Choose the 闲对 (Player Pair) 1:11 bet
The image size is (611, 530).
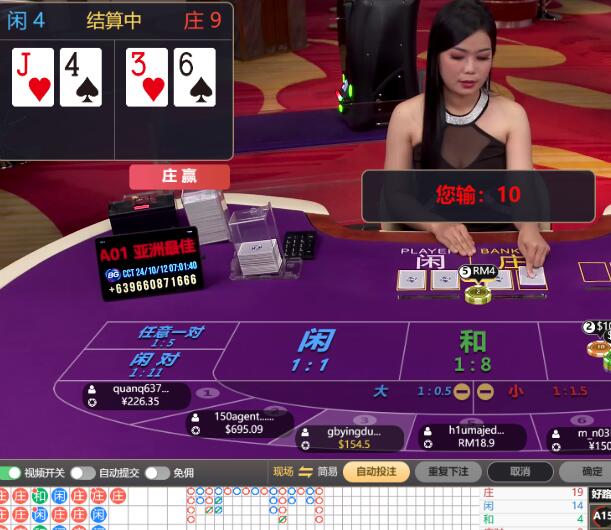click(x=155, y=365)
